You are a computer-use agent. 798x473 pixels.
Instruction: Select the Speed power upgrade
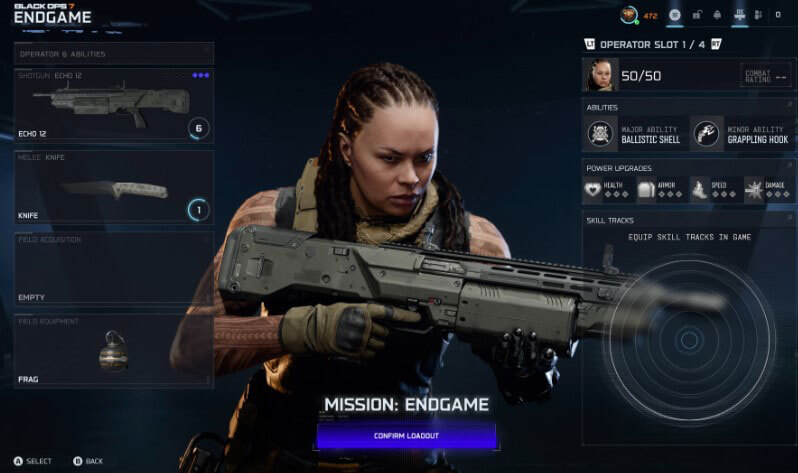pyautogui.click(x=714, y=188)
